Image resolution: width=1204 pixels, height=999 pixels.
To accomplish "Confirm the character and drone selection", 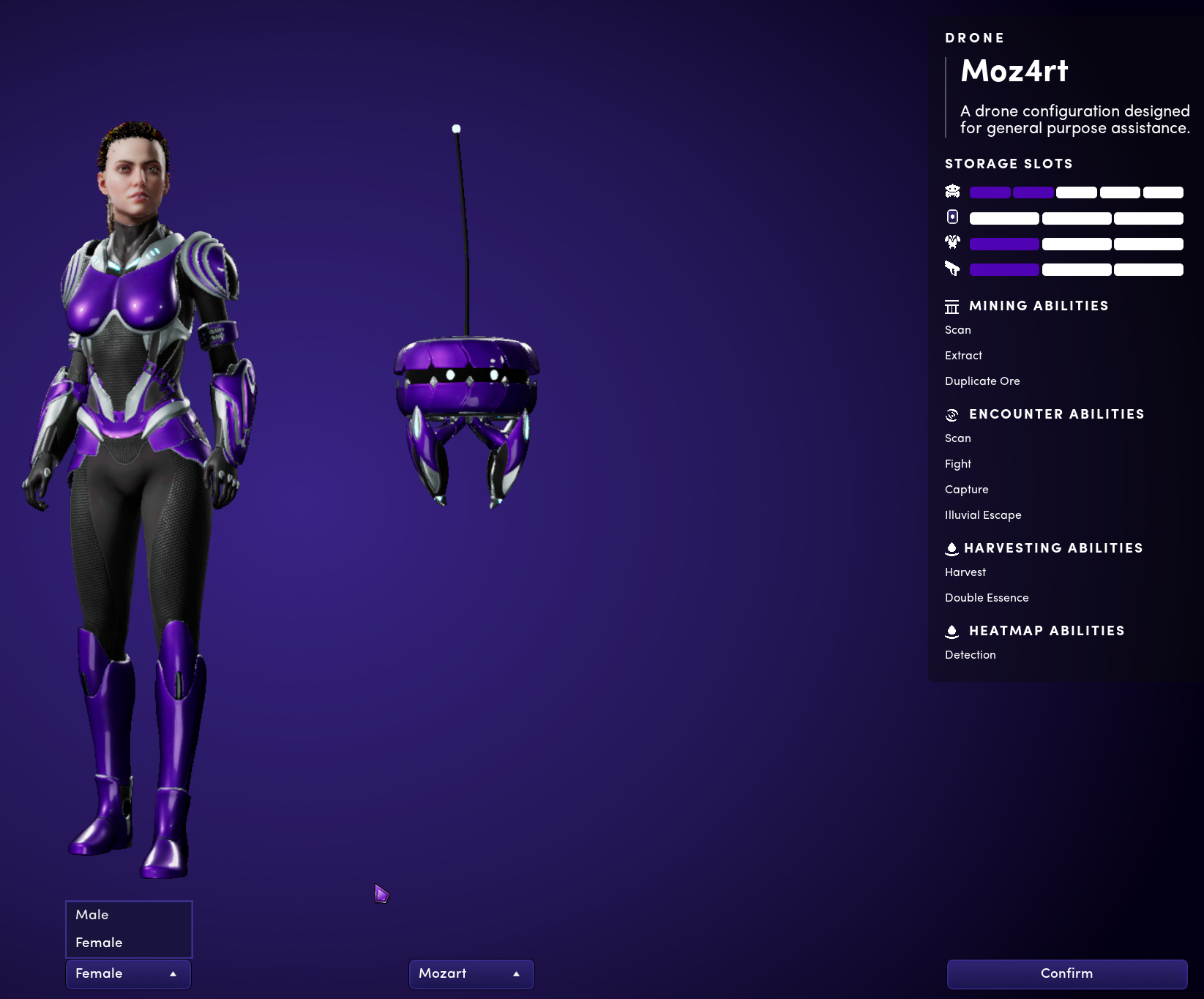I will click(x=1066, y=973).
